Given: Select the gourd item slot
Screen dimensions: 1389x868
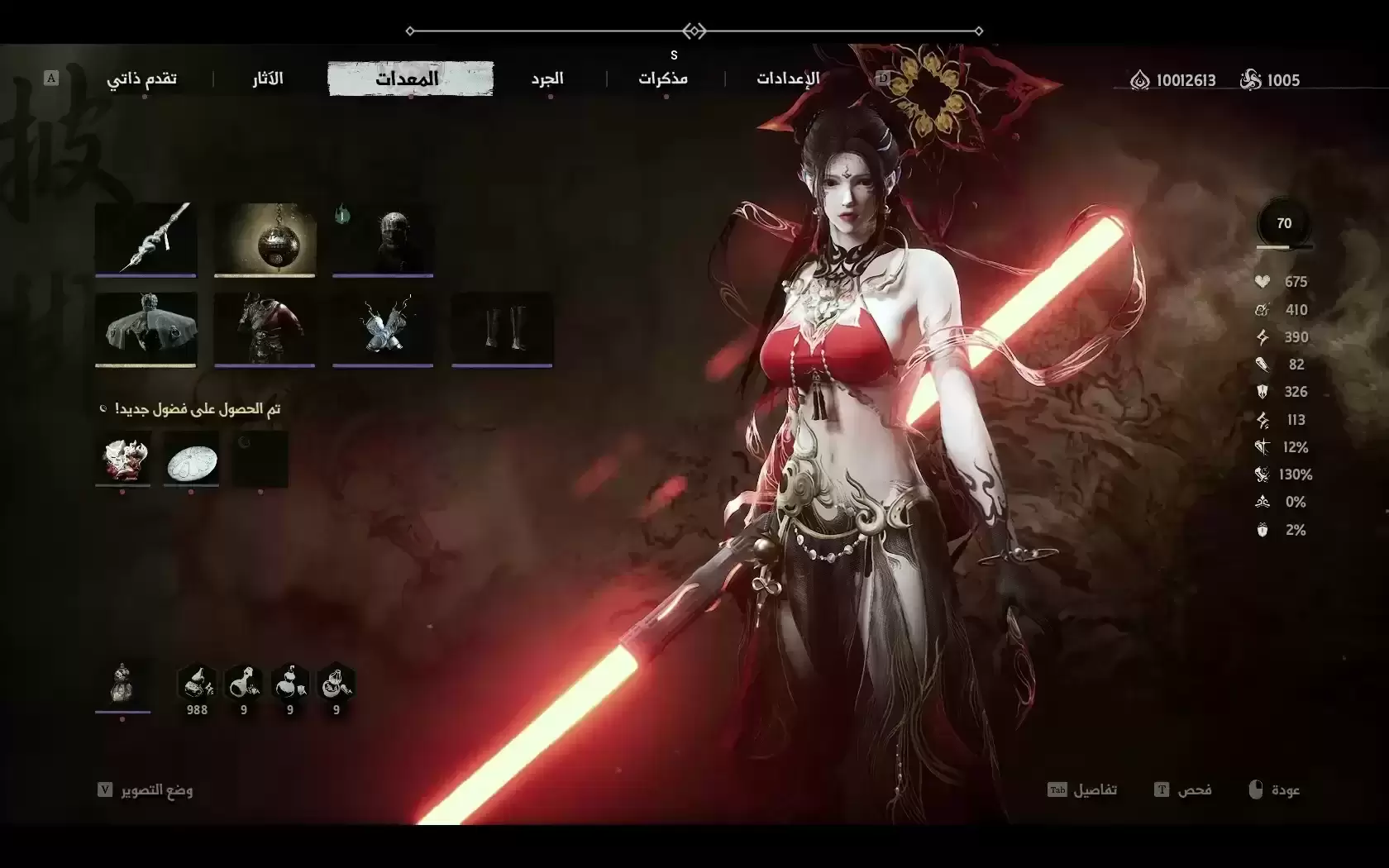Looking at the screenshot, I should [x=122, y=684].
